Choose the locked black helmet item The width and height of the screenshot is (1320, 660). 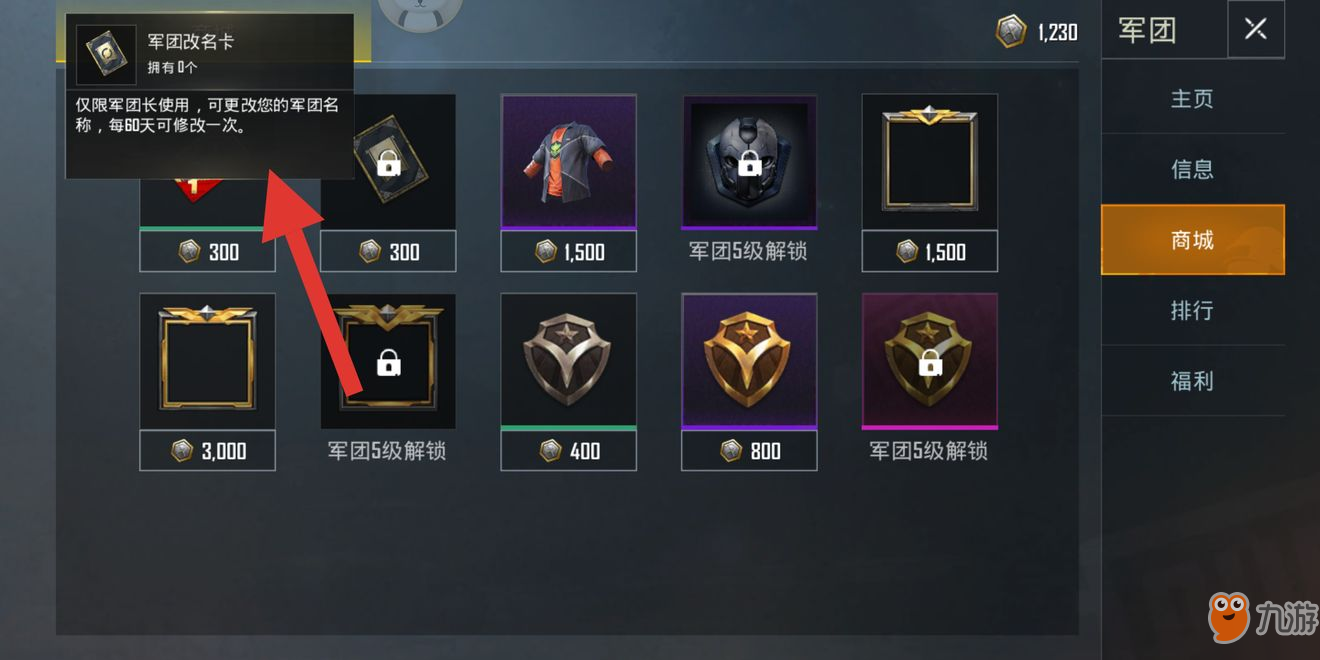[x=749, y=163]
